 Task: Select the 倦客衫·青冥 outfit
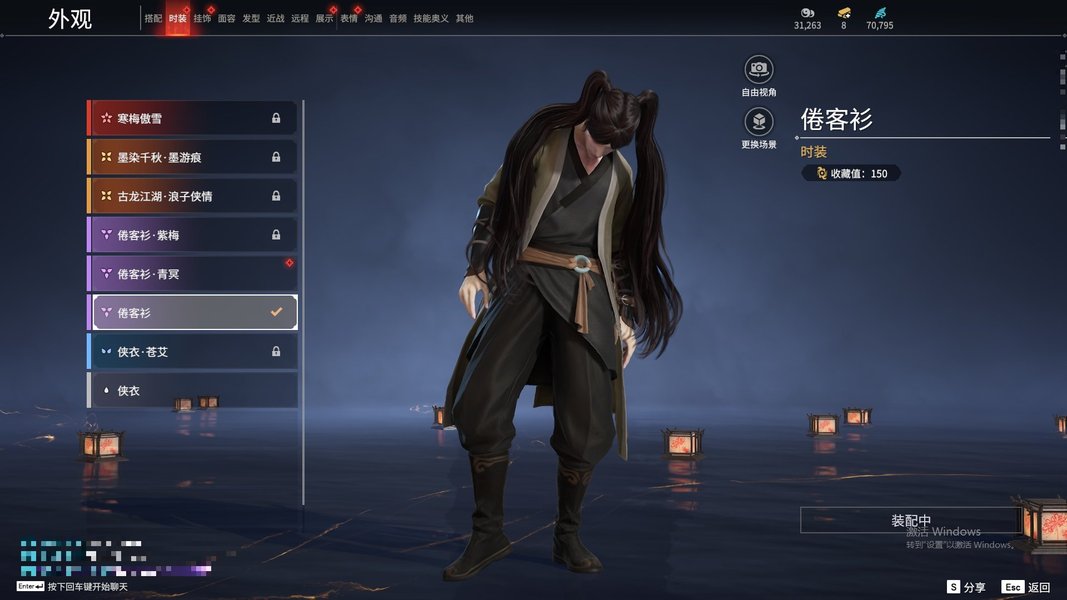[x=192, y=274]
